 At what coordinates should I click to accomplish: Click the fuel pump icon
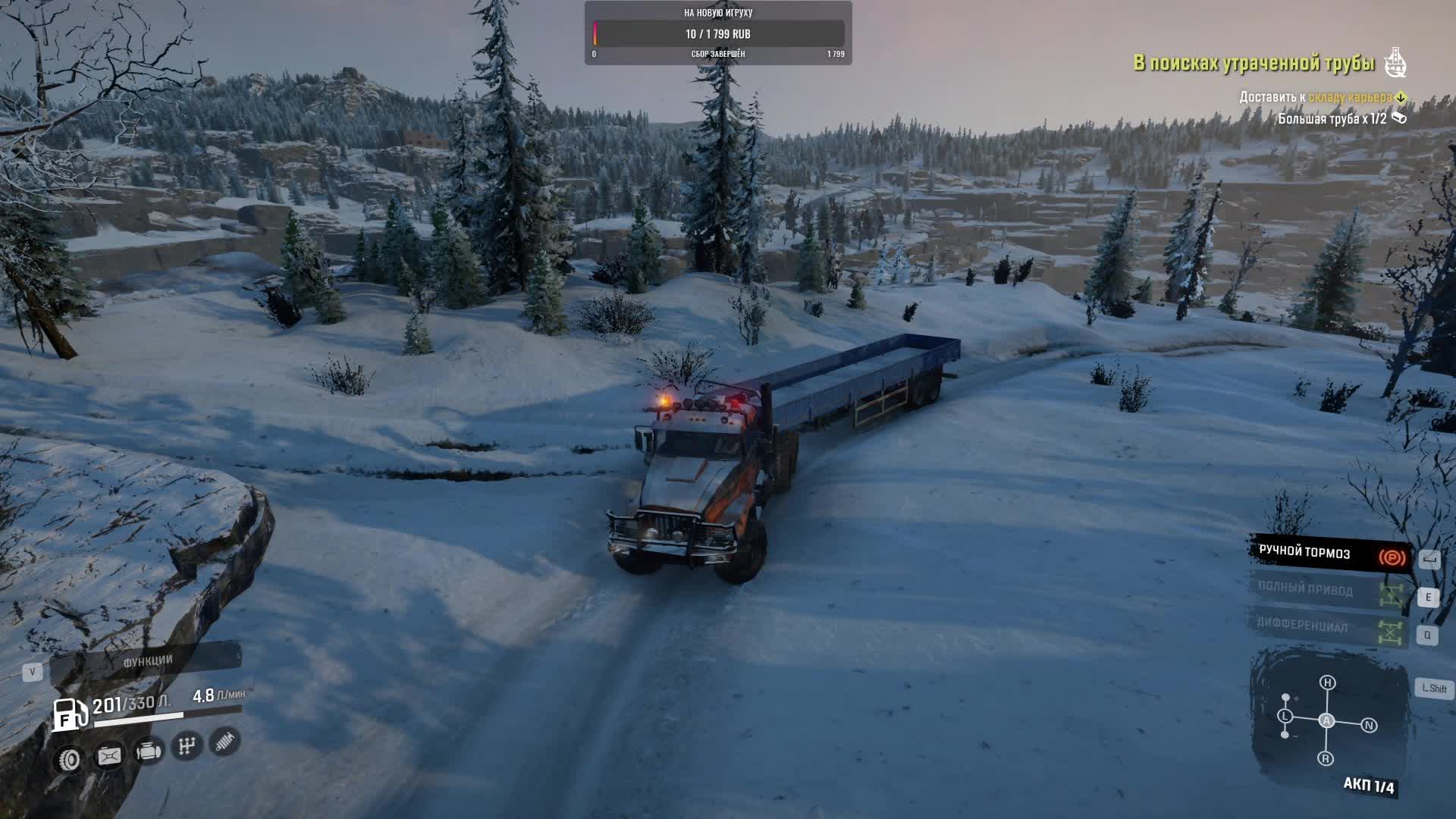69,714
